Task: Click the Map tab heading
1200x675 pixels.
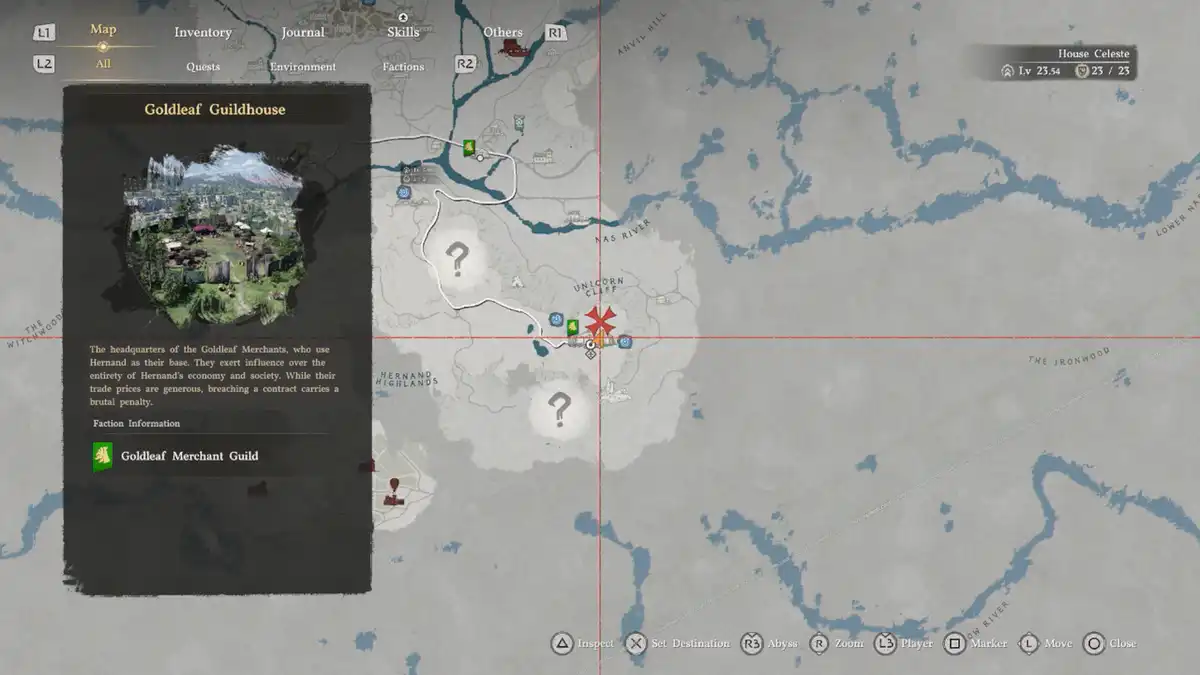Action: tap(103, 29)
